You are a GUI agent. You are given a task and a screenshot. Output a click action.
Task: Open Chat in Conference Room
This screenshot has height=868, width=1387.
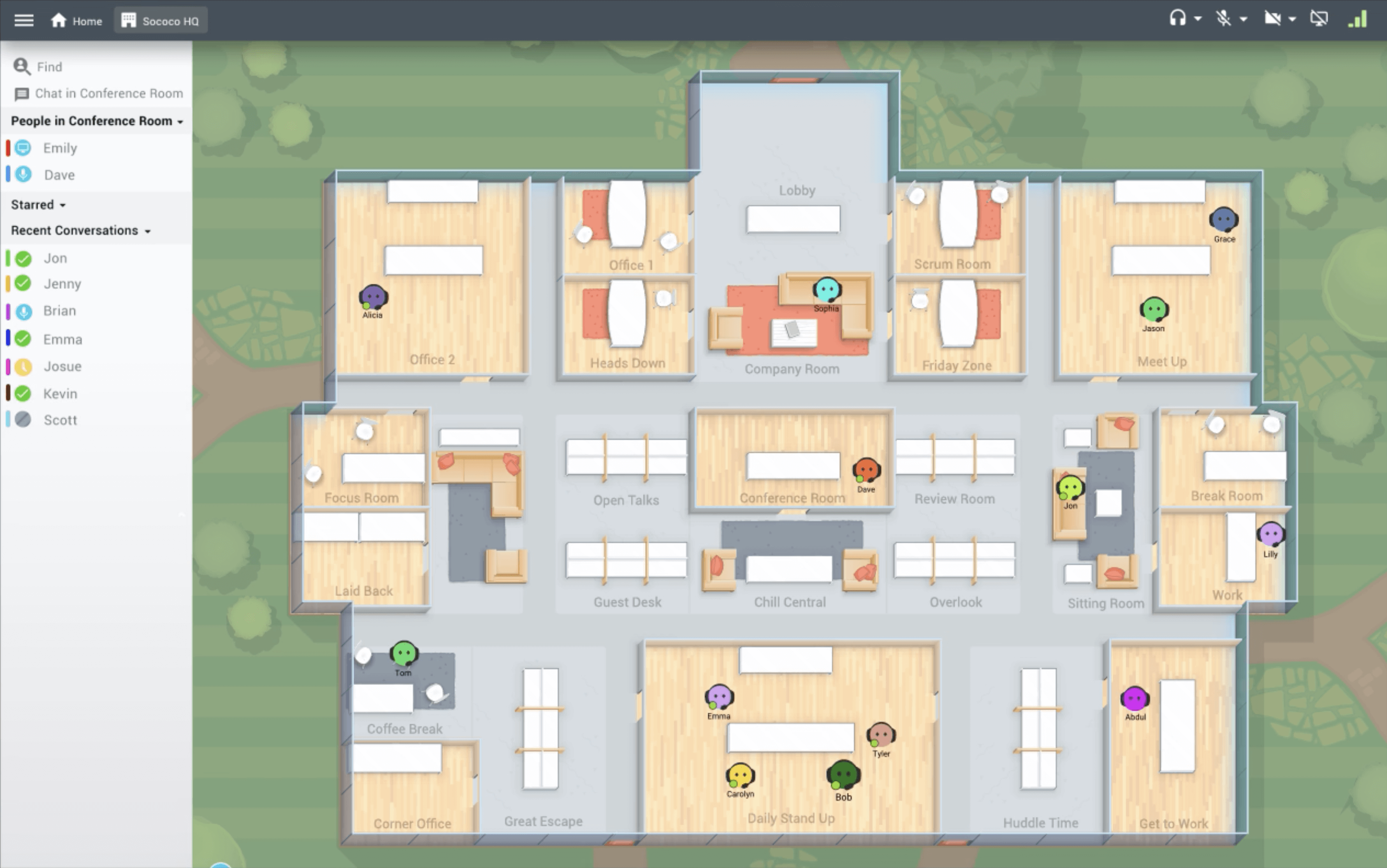pyautogui.click(x=21, y=93)
